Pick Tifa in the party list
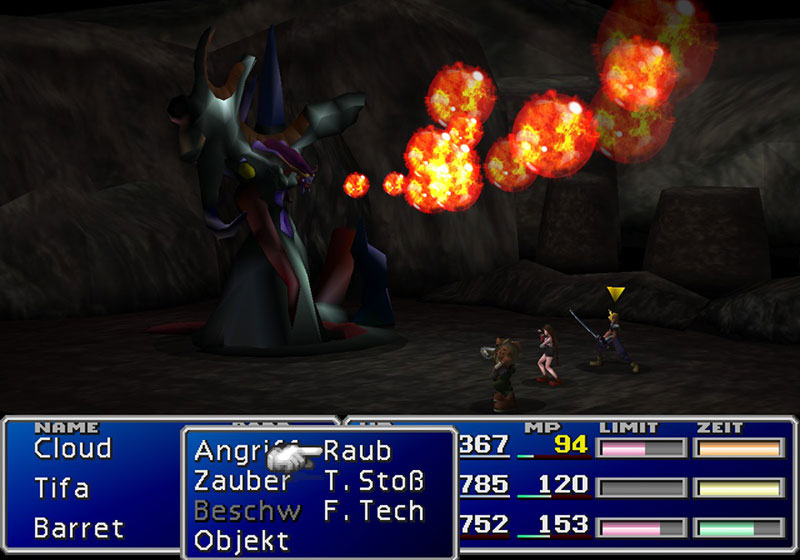The height and width of the screenshot is (560, 800). (x=62, y=488)
